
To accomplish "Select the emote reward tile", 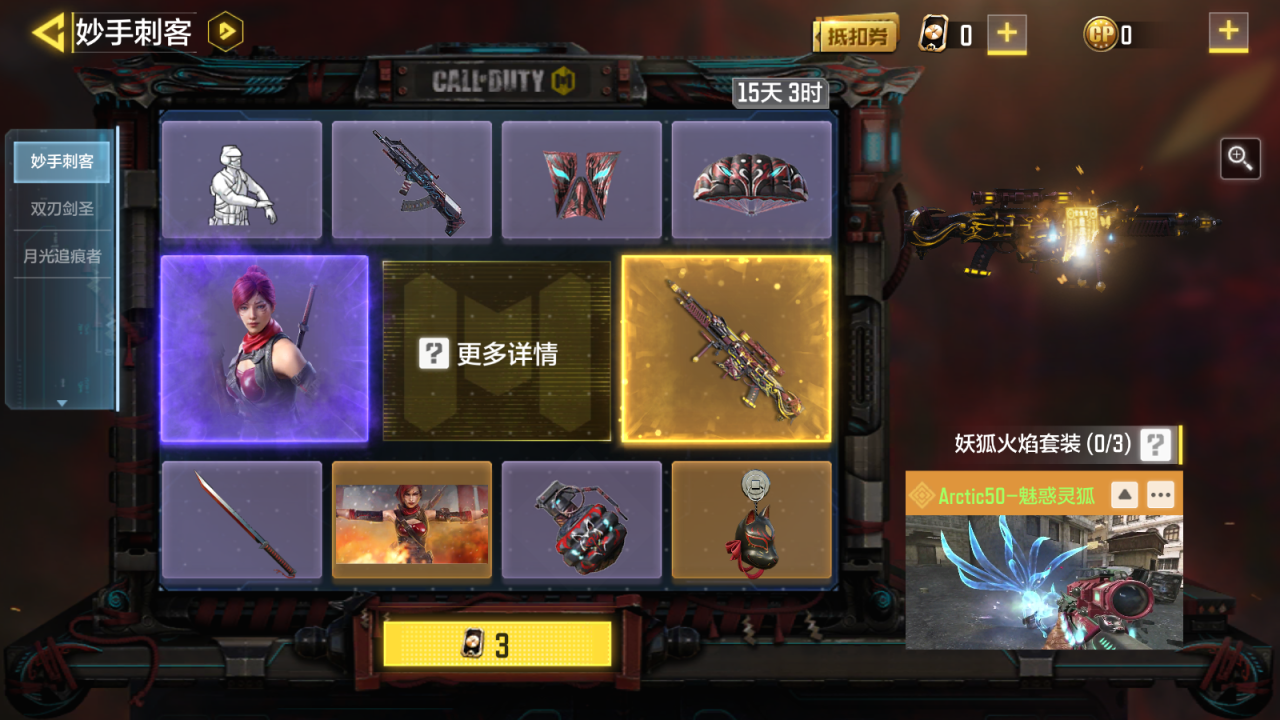I will [242, 180].
